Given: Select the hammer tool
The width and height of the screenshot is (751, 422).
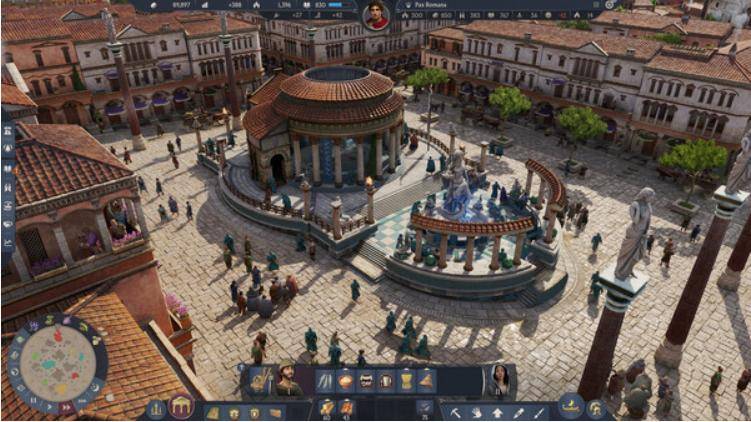Looking at the screenshot, I should (x=455, y=410).
